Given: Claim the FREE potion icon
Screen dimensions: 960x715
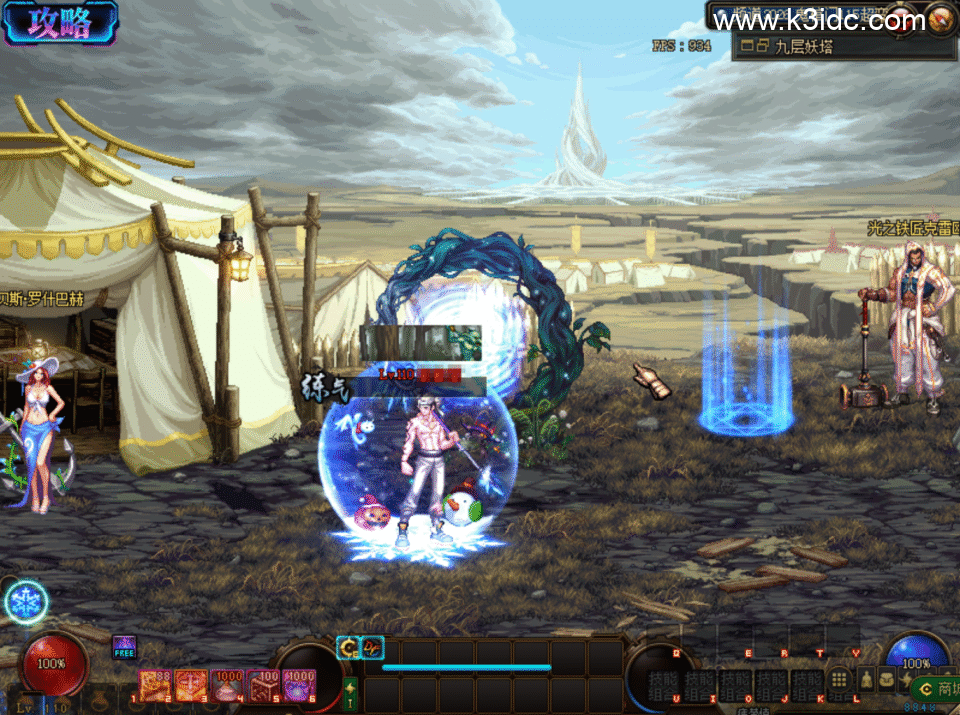Looking at the screenshot, I should tap(124, 647).
